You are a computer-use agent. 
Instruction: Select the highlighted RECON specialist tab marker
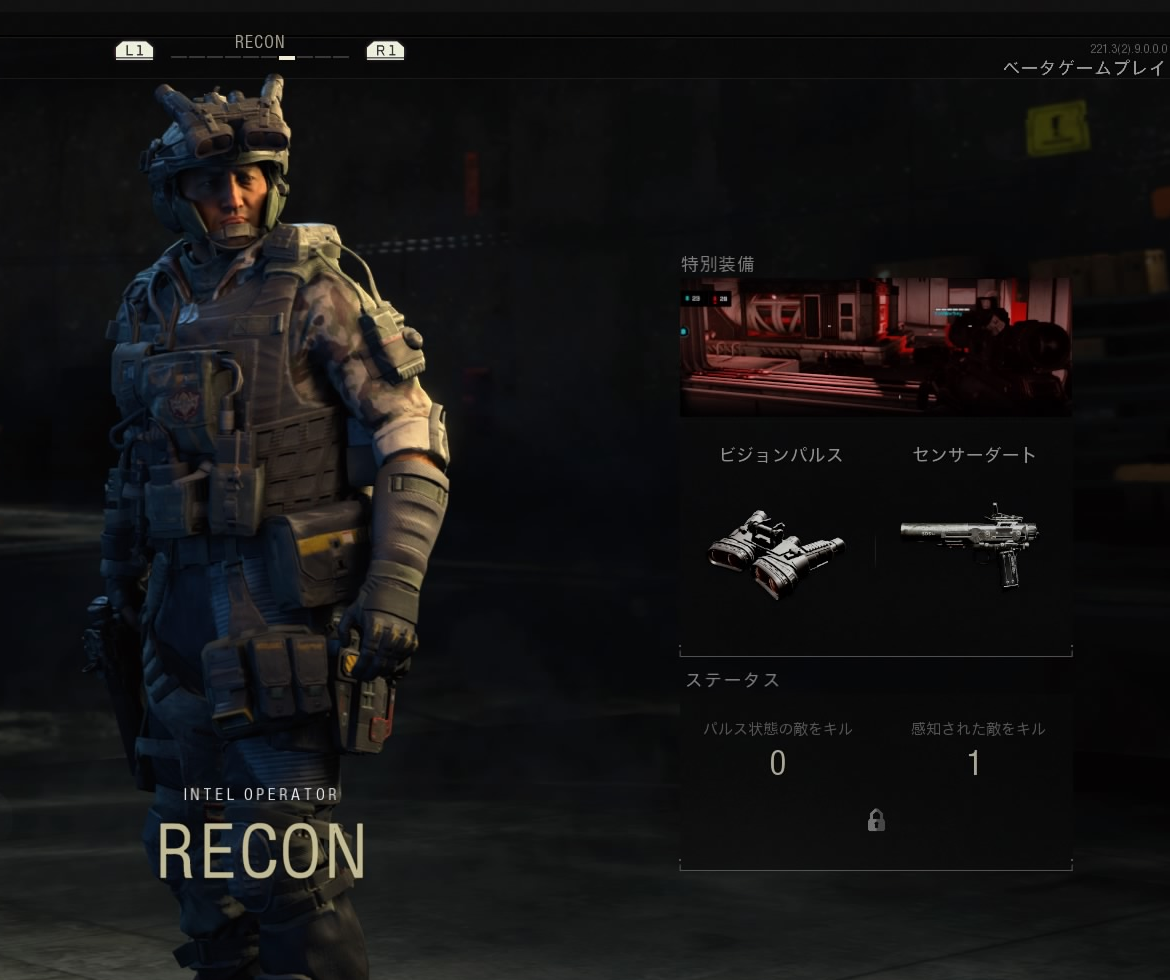click(x=287, y=58)
